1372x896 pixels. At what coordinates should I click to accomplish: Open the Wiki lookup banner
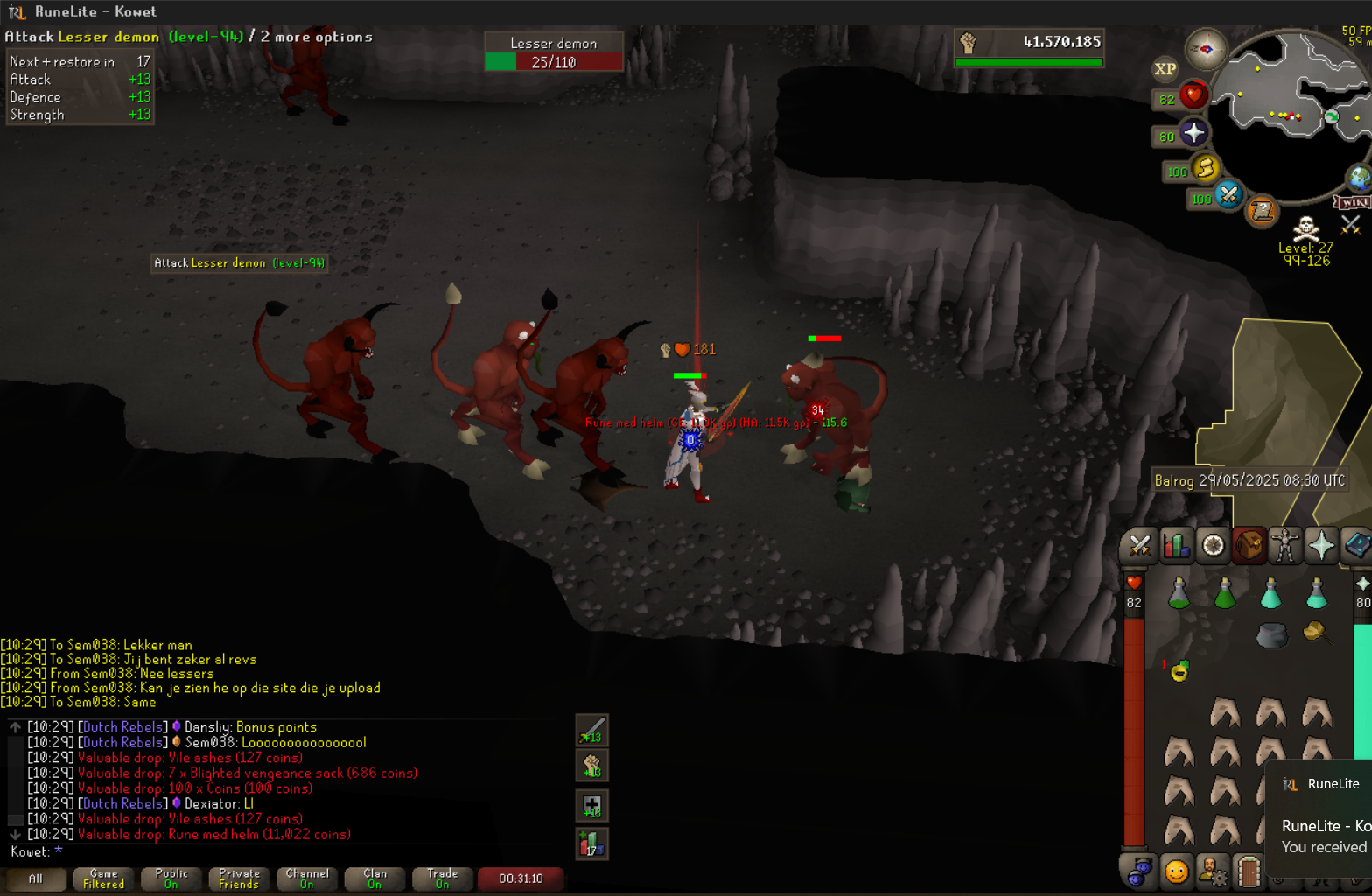point(1353,203)
